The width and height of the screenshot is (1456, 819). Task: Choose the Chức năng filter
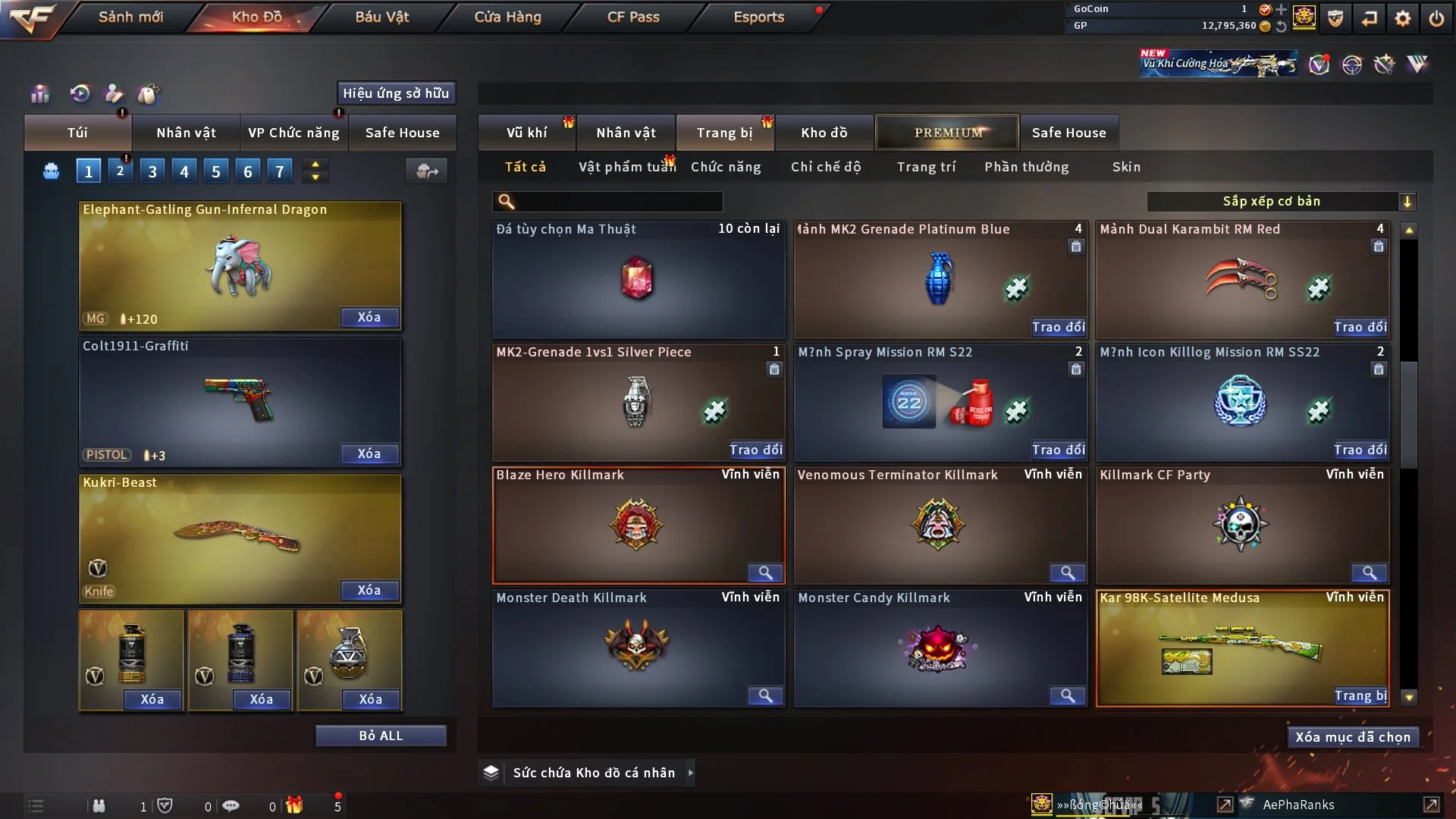pos(726,167)
